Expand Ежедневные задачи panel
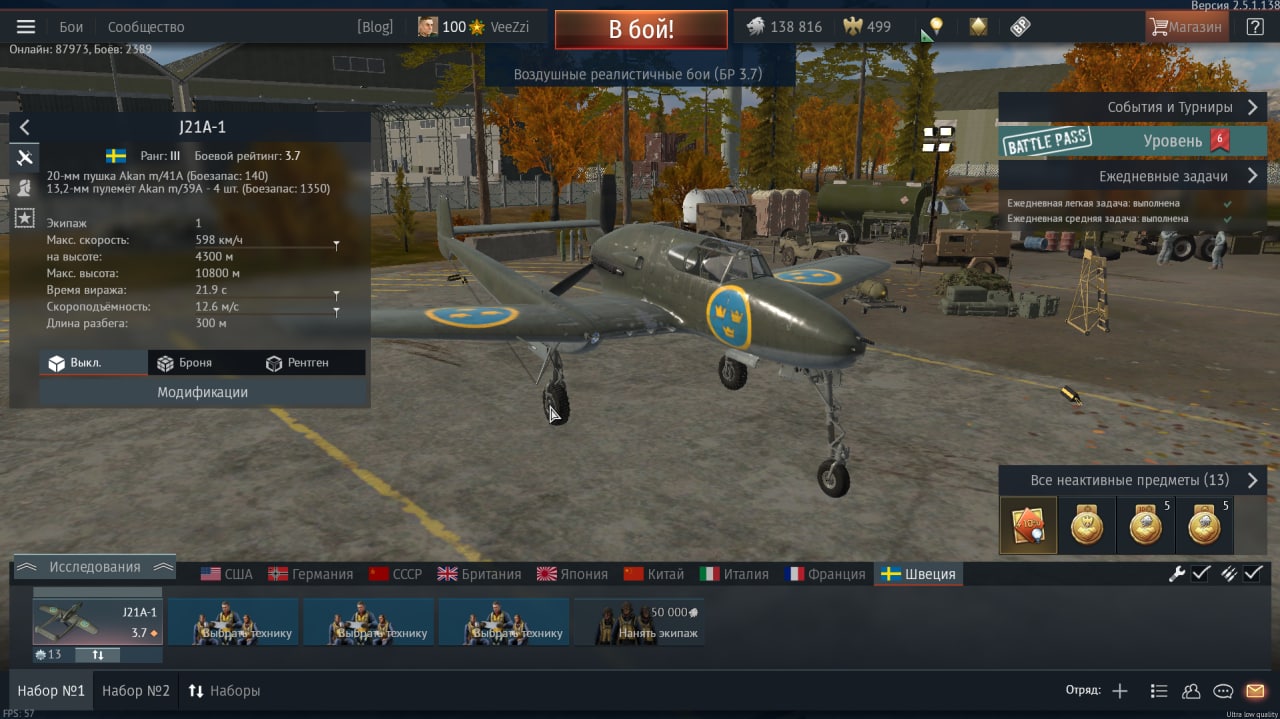 coord(1132,176)
